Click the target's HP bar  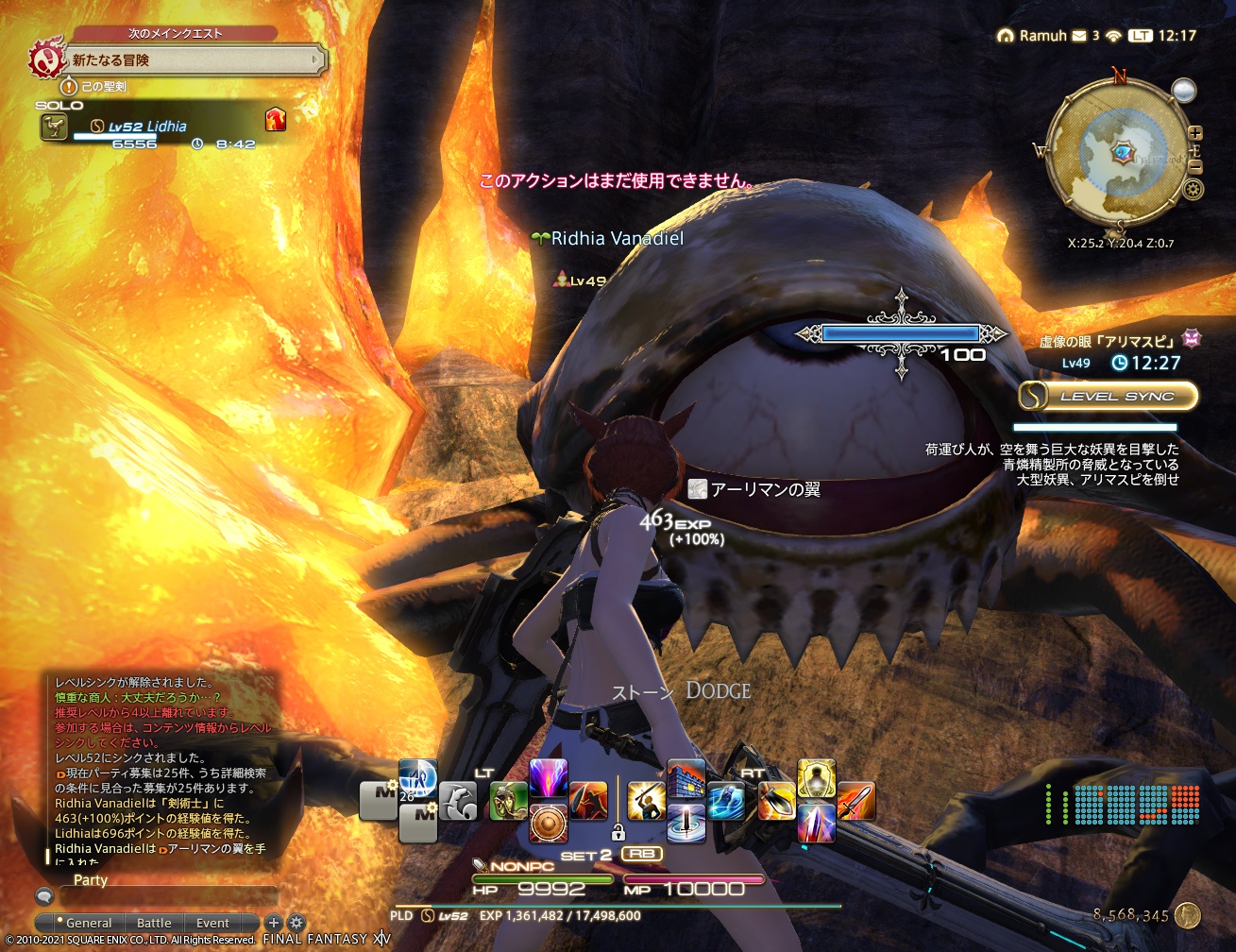coord(902,332)
